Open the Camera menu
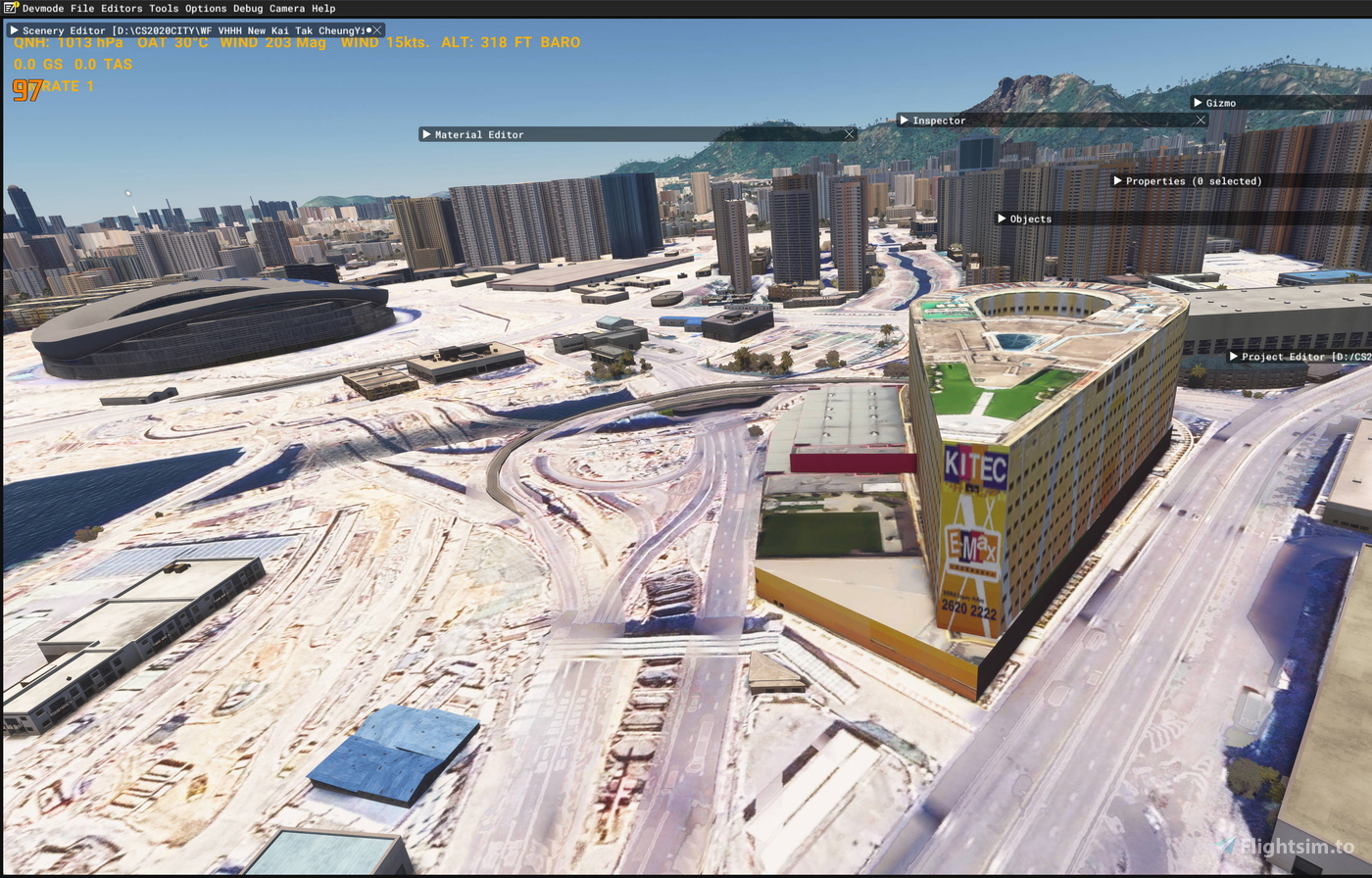 [x=289, y=8]
